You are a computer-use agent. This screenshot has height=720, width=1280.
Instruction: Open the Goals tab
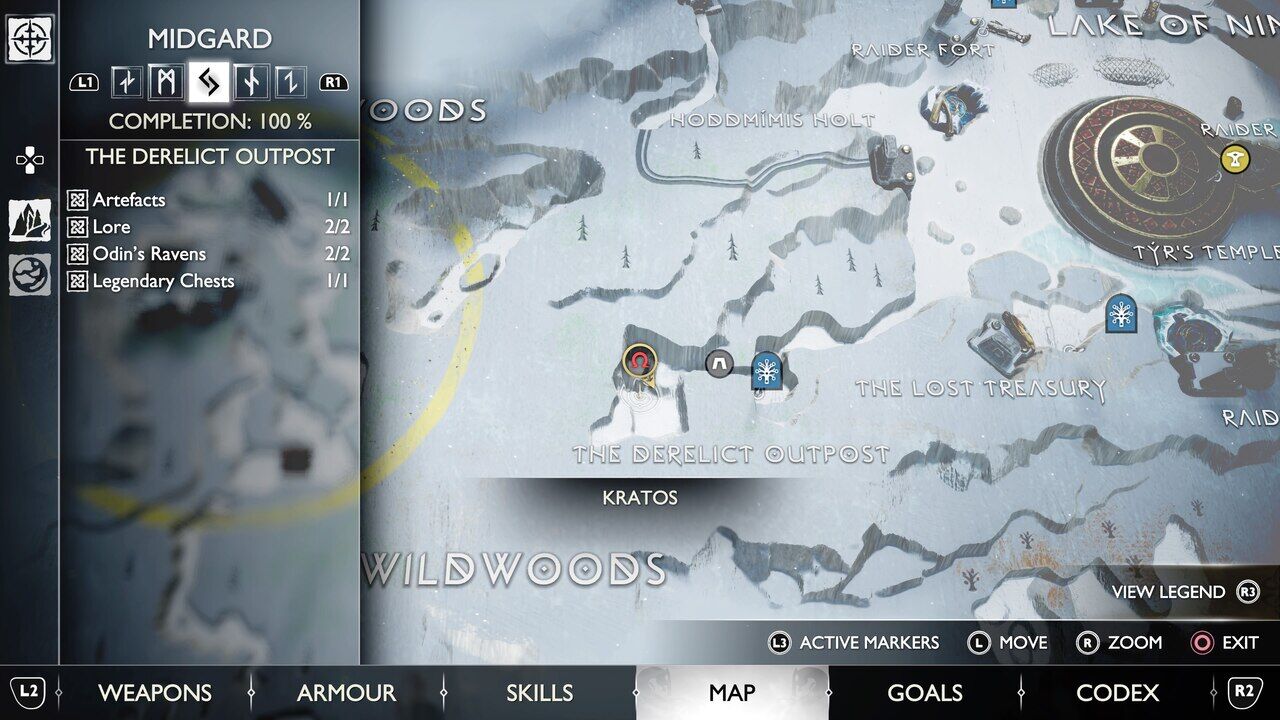(x=925, y=693)
